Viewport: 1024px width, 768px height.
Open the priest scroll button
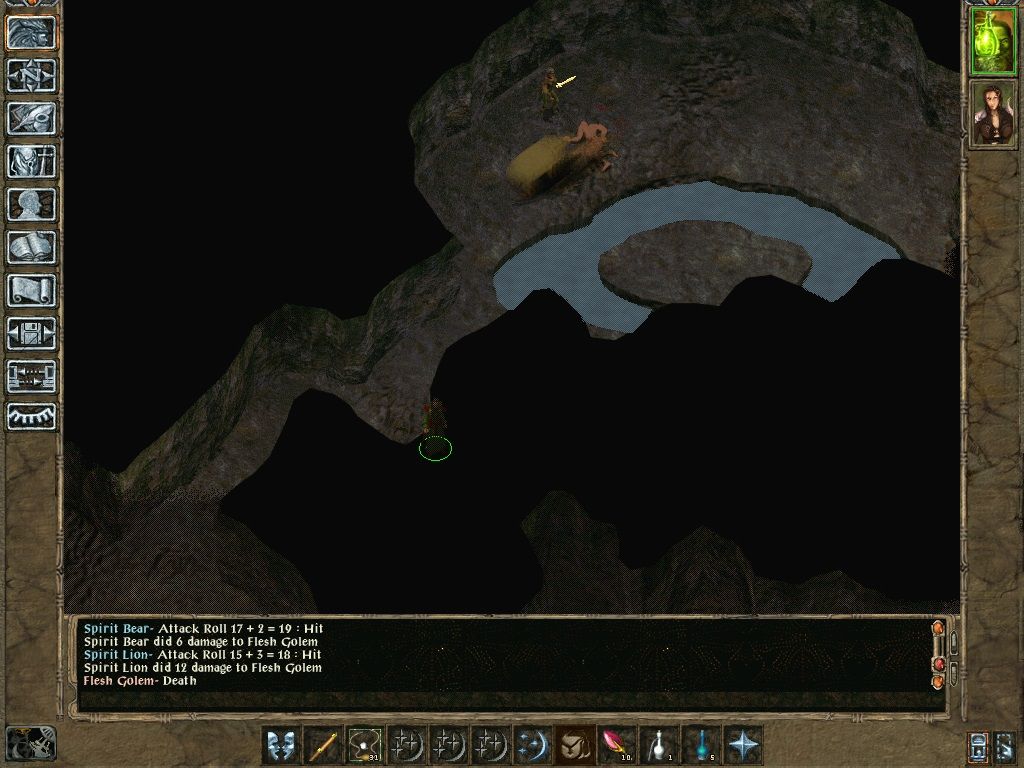[x=31, y=290]
